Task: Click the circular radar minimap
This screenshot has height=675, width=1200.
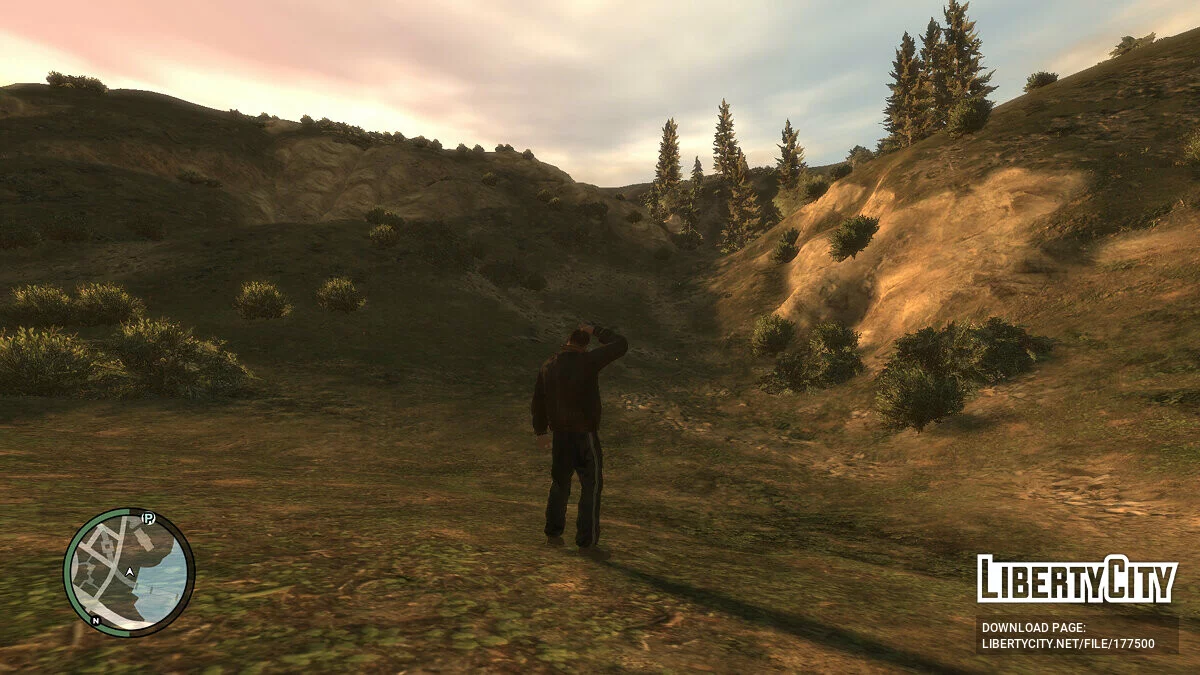Action: [128, 572]
